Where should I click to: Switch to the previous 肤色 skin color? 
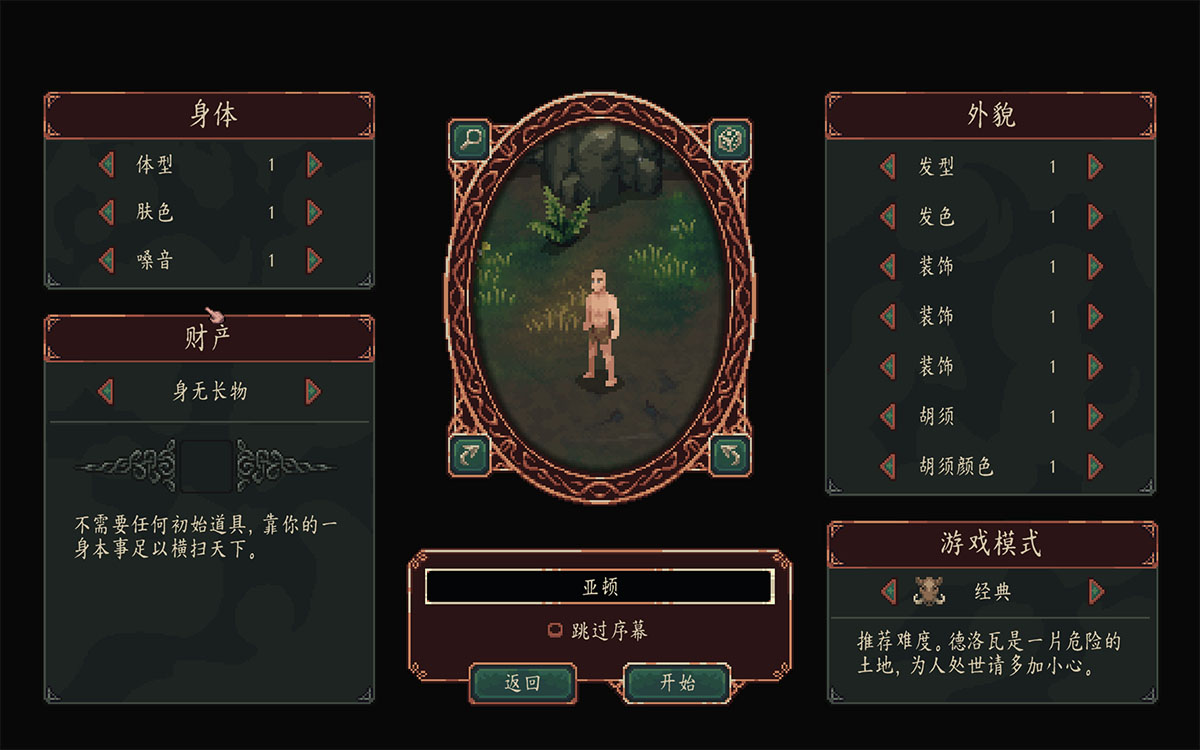106,212
